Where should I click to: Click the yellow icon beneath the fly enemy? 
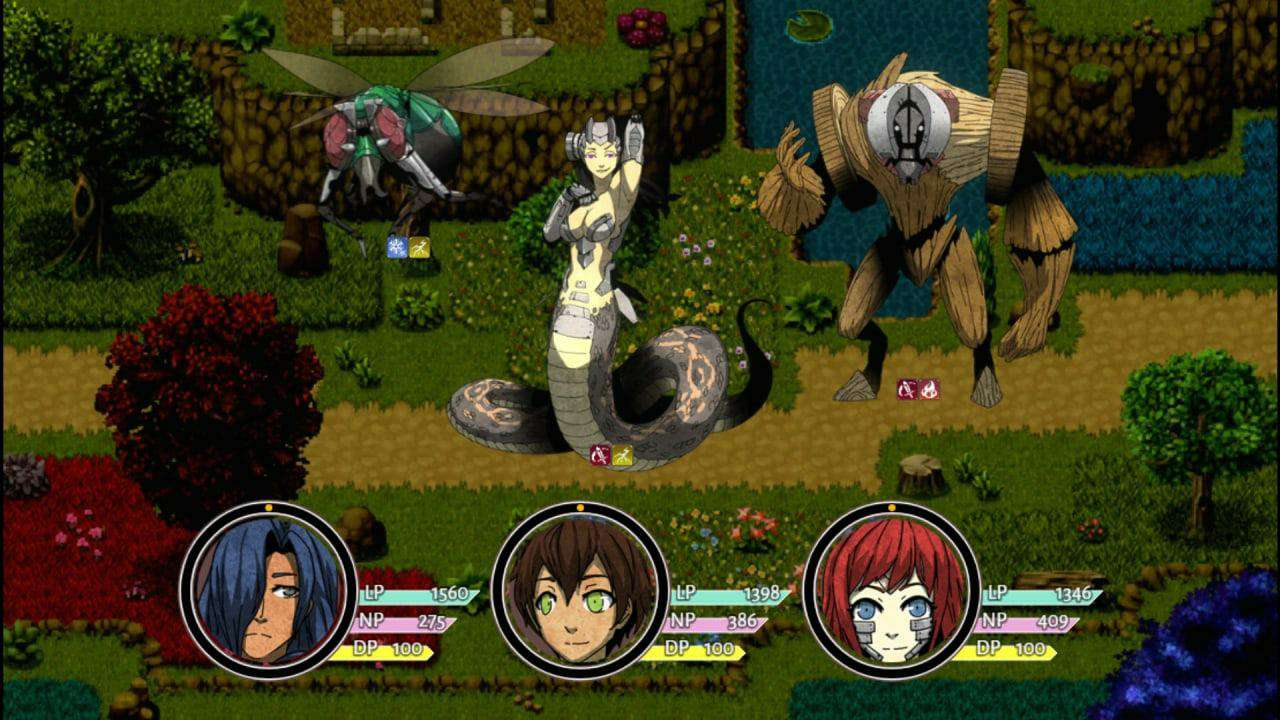(x=420, y=247)
